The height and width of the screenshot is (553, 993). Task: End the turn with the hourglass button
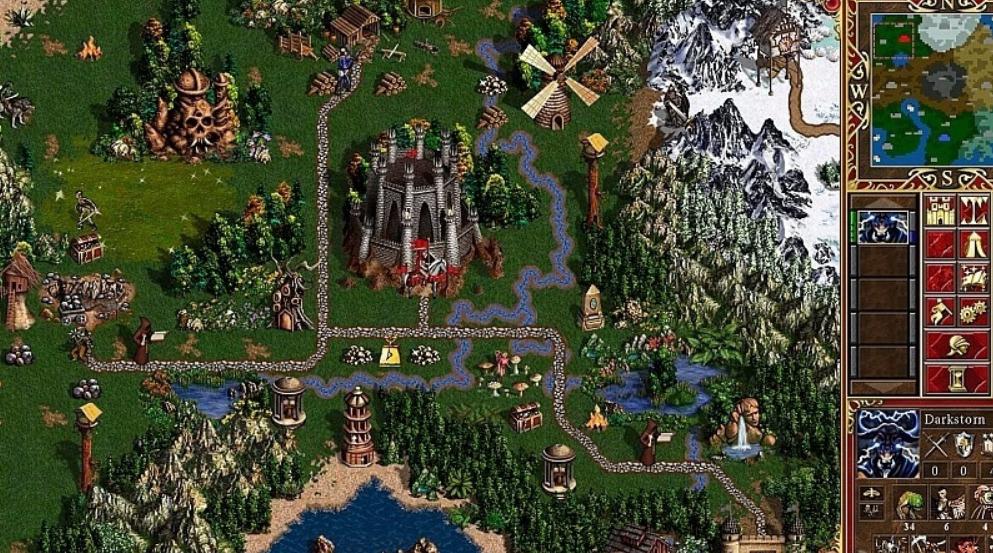pyautogui.click(x=956, y=379)
